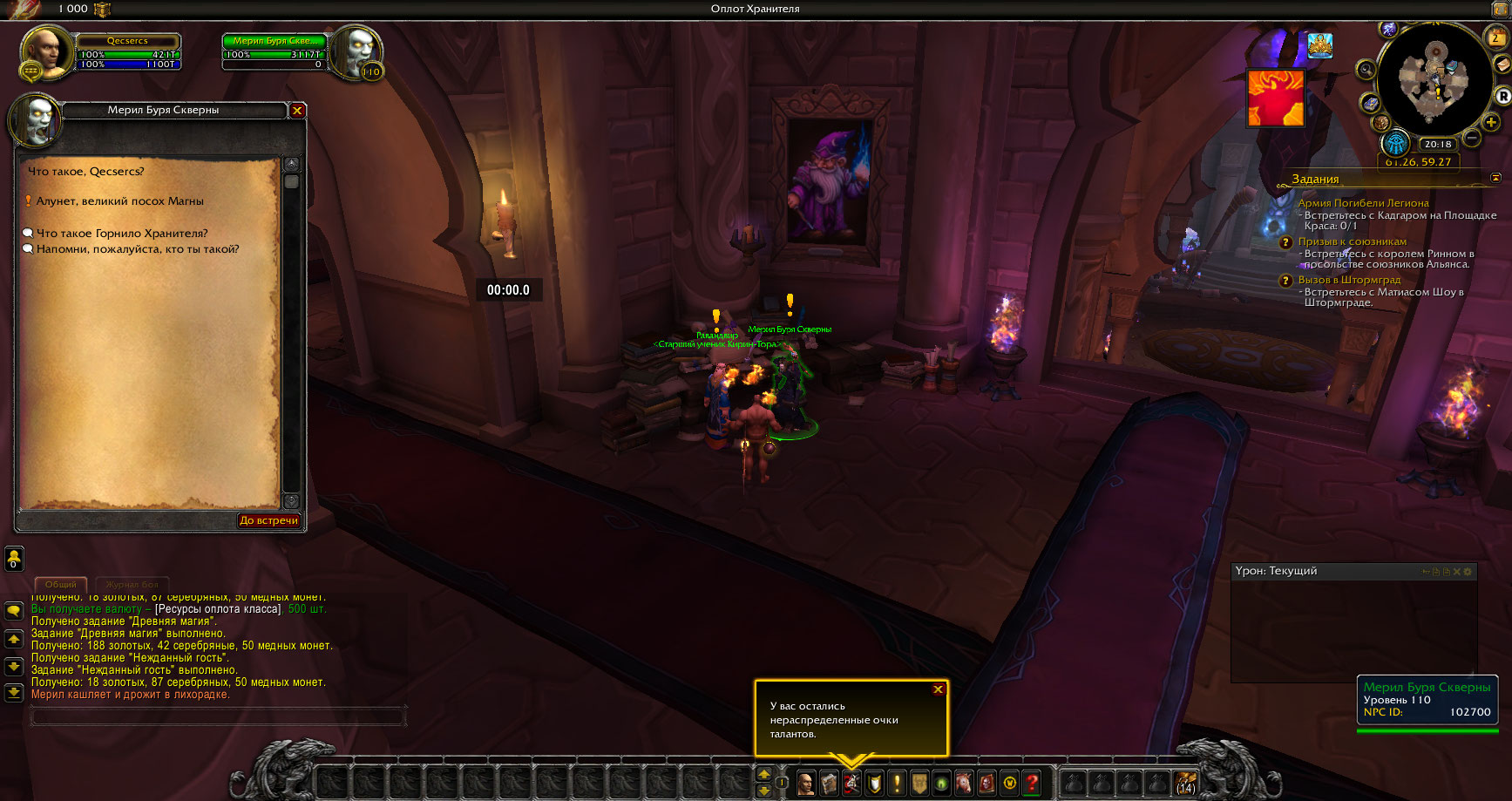Open the quest log exclamation button
Viewport: 1512px width, 801px height.
[897, 783]
